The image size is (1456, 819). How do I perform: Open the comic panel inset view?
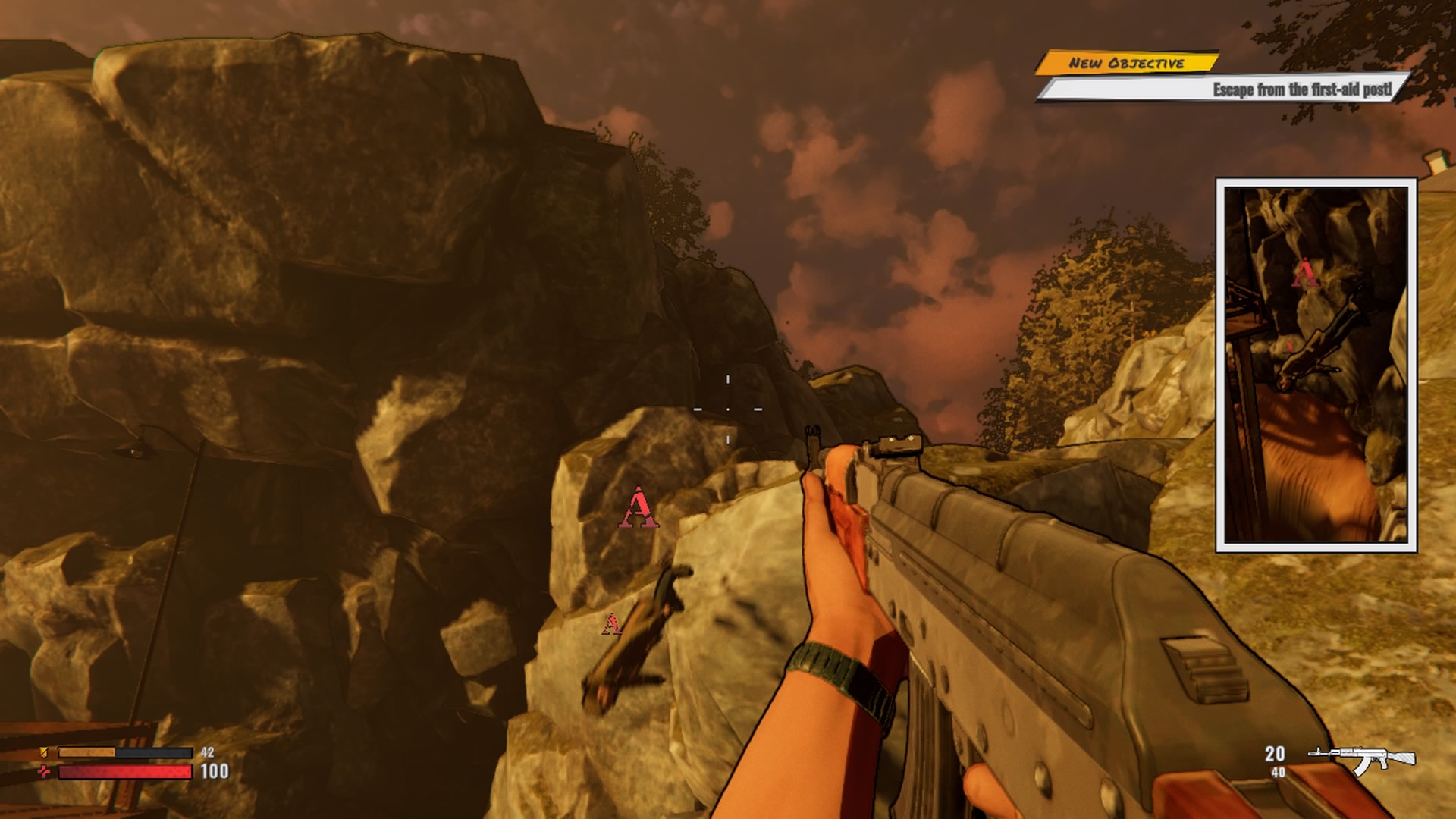[x=1316, y=365]
